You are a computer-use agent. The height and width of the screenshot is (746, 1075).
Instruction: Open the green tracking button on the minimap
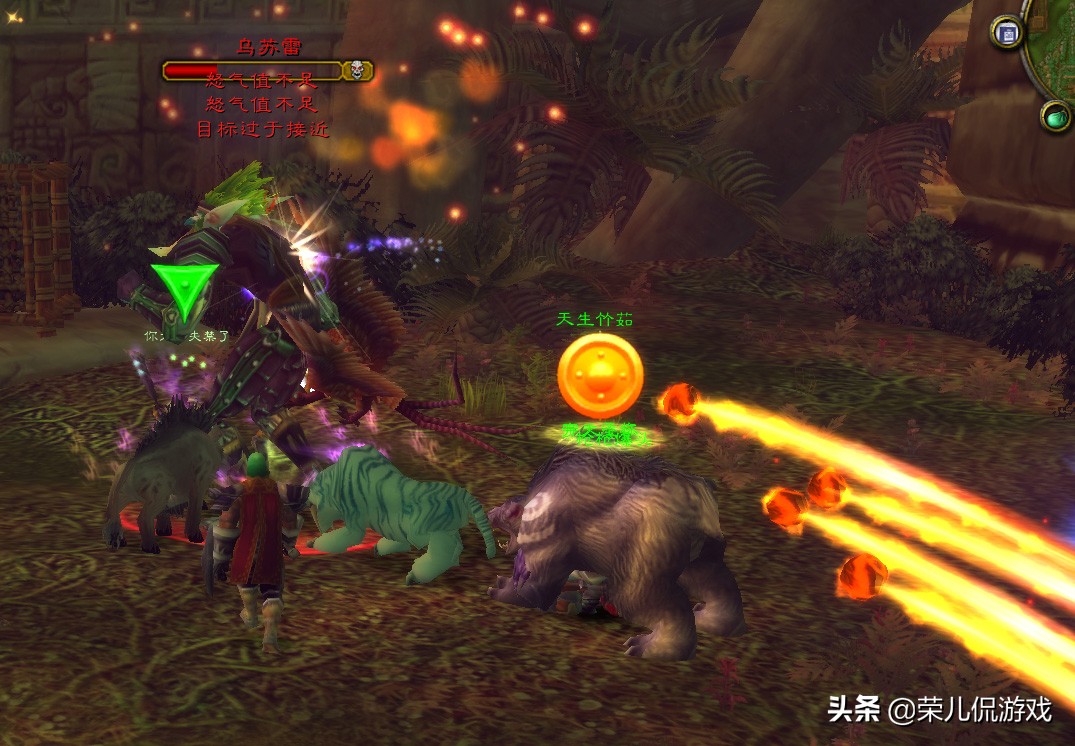coord(1056,117)
